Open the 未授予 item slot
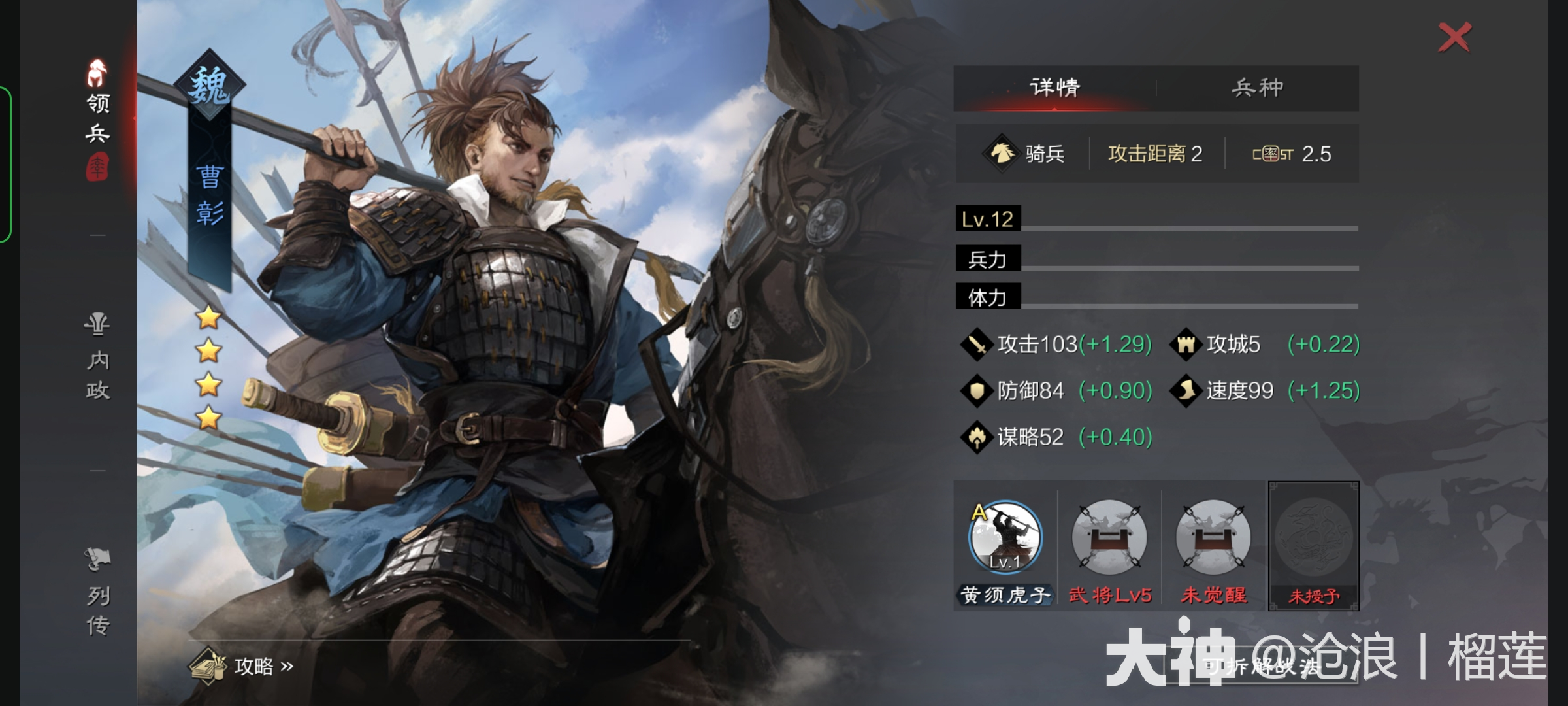Screen dimensions: 1568x706 pyautogui.click(x=1313, y=546)
